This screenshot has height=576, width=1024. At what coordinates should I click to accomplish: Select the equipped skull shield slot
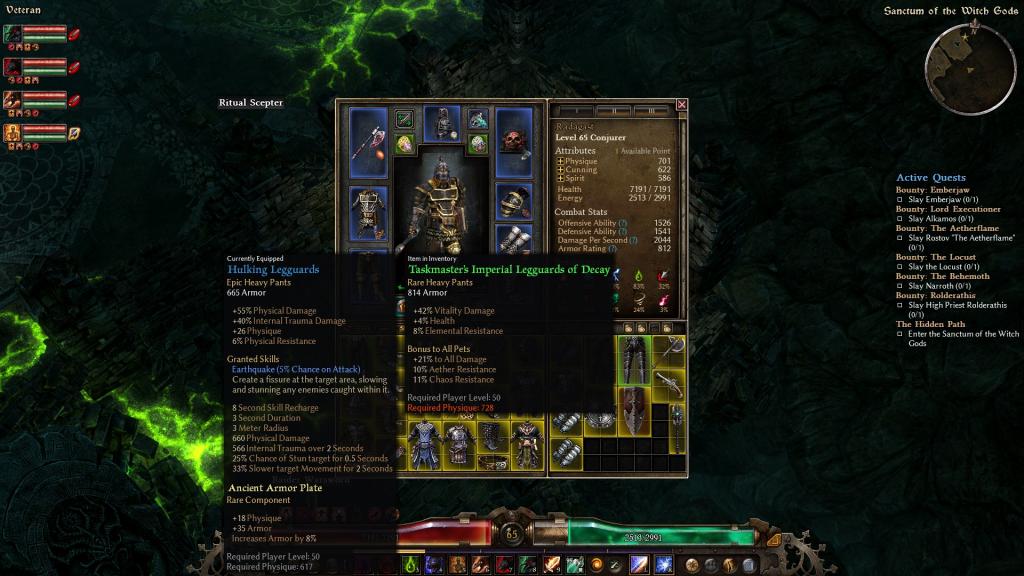coord(514,142)
